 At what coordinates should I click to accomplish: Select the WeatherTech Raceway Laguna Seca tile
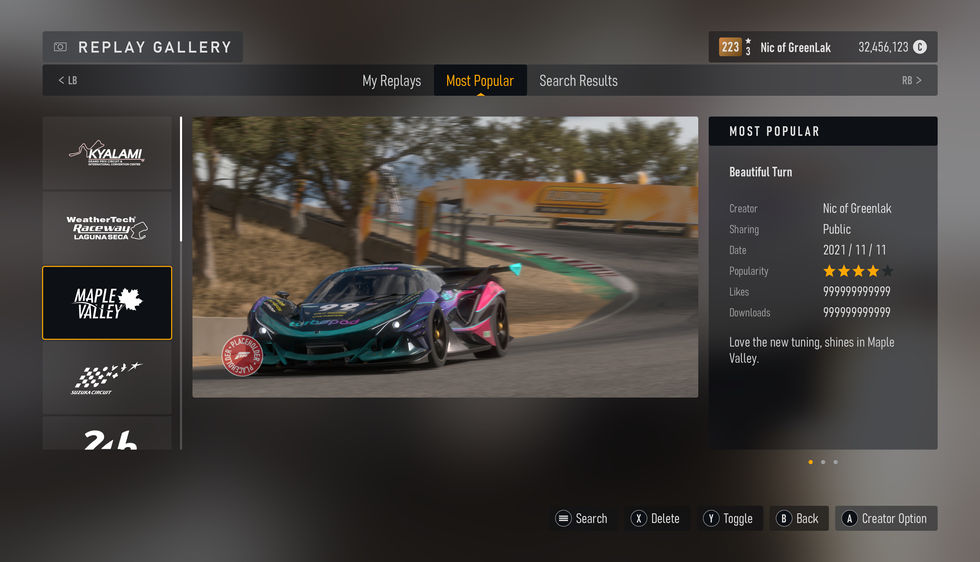pos(107,228)
